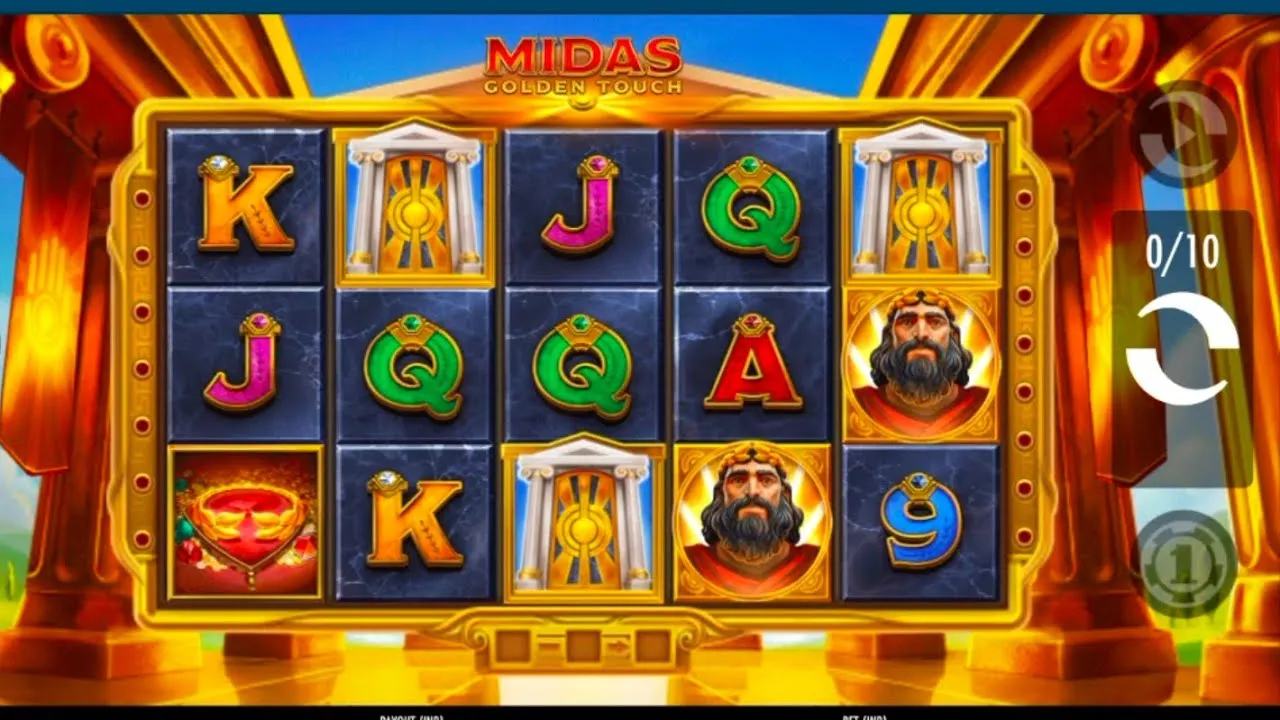Viewport: 1280px width, 720px height.
Task: Click the golden gate scatter on reel five top row
Action: 920,205
